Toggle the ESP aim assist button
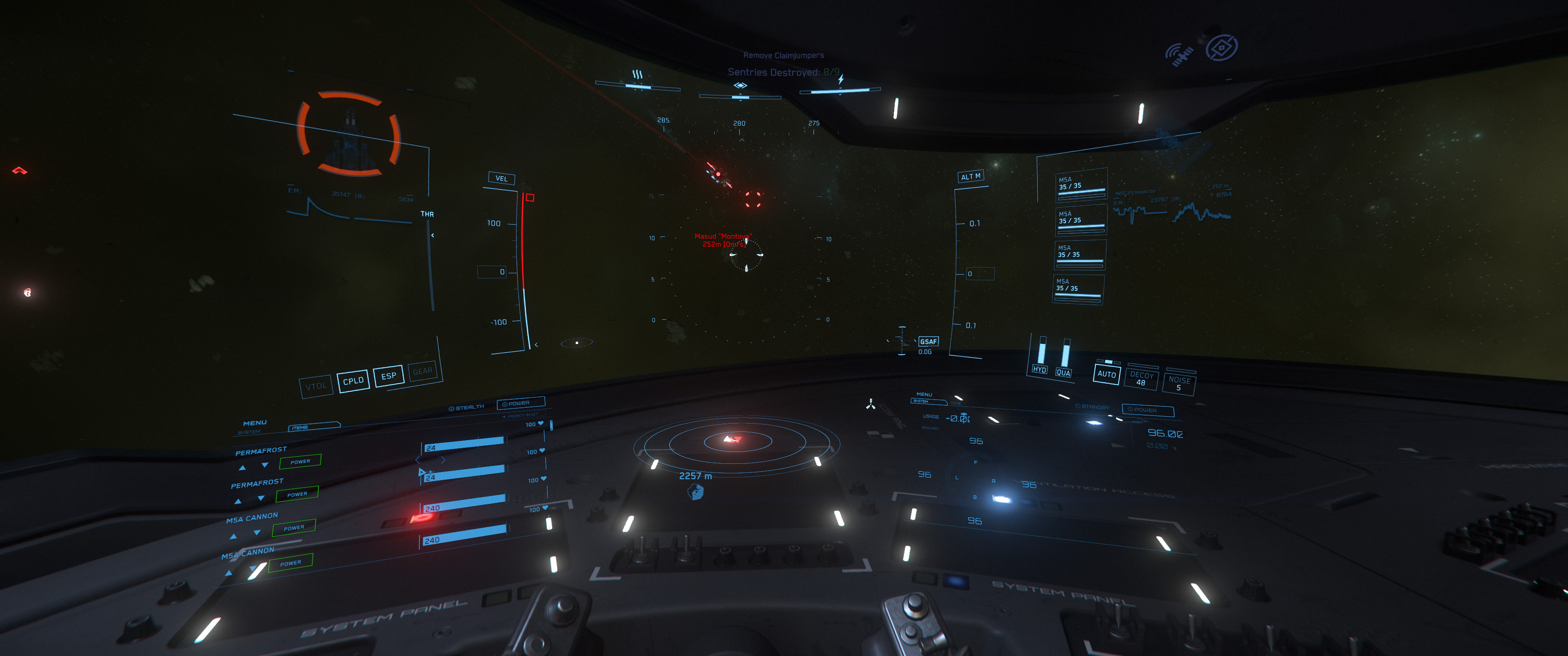 click(388, 376)
